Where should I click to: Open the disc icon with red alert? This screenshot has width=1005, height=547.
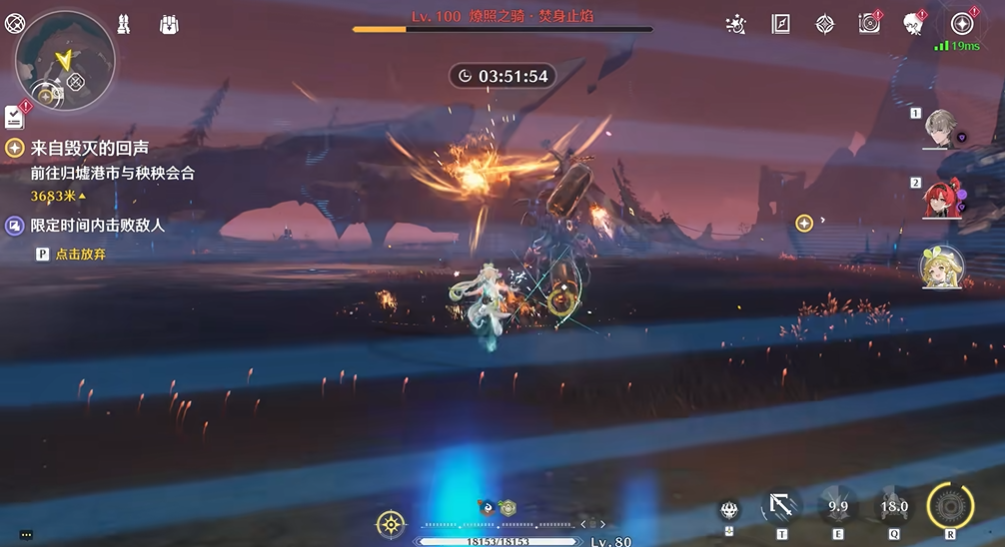pos(869,24)
